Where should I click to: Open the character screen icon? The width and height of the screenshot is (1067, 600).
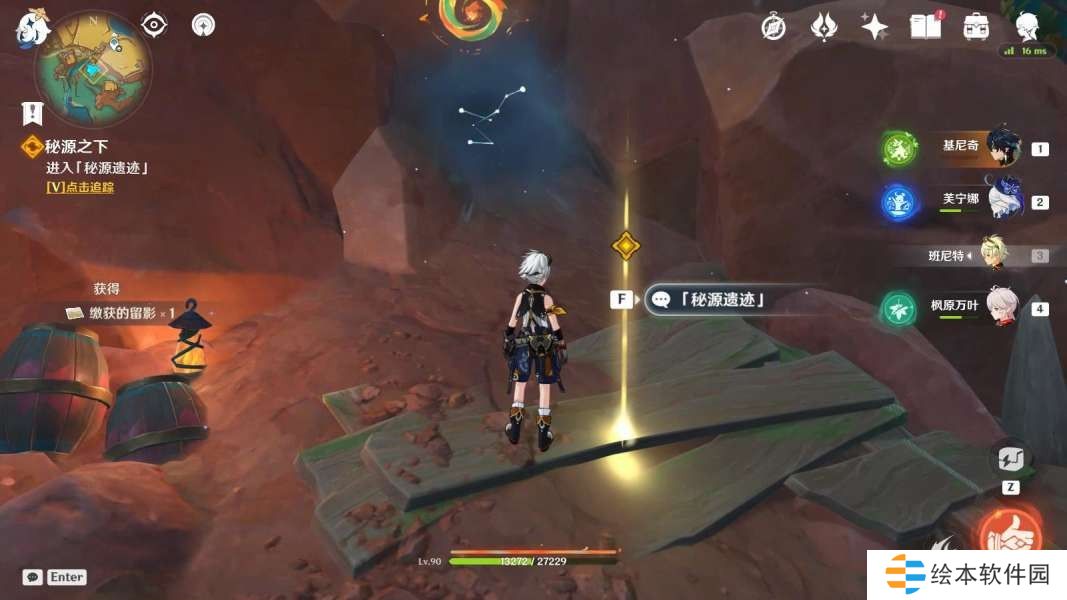pos(1026,26)
